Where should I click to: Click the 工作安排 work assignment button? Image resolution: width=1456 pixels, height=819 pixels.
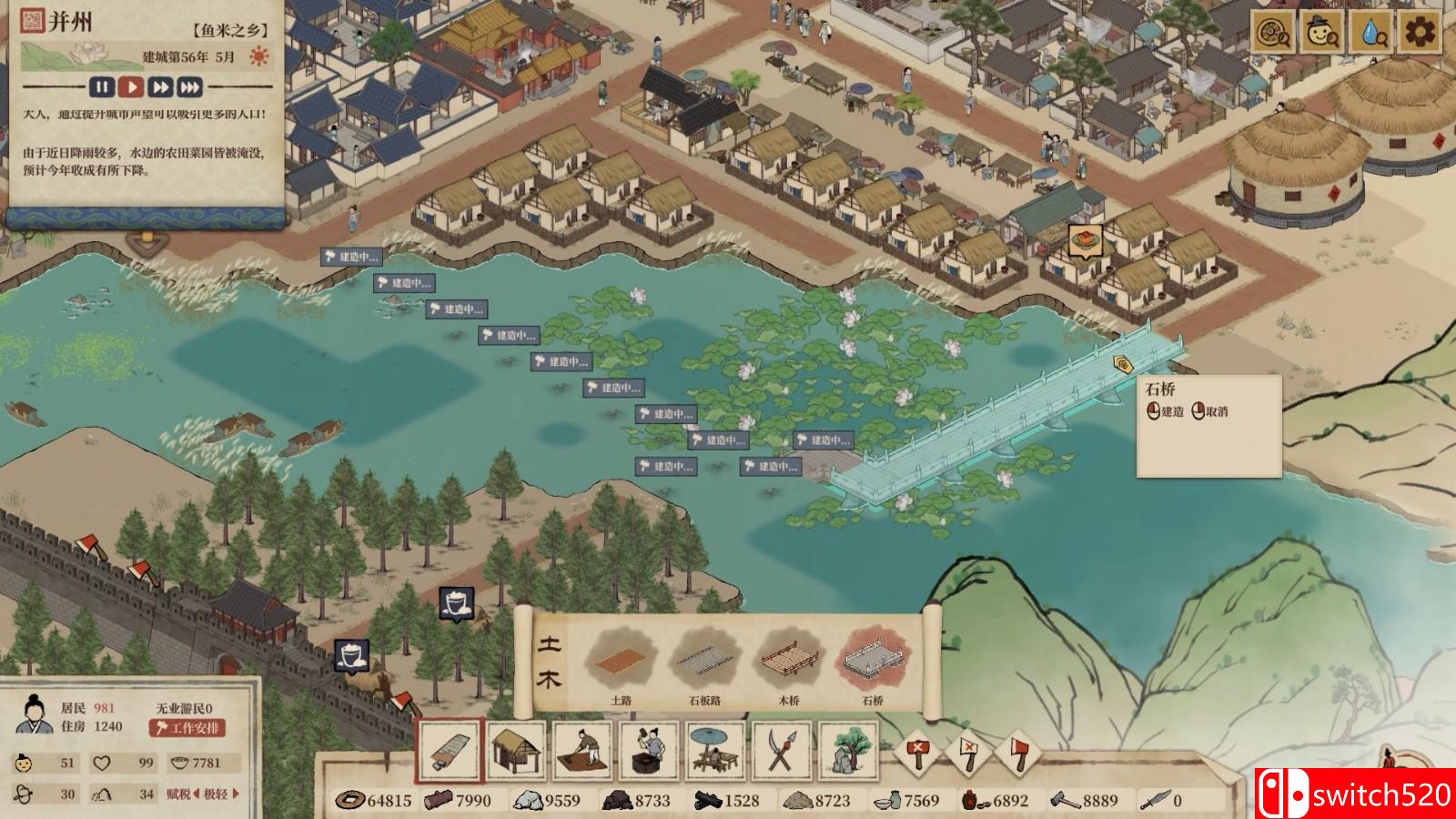tap(187, 728)
